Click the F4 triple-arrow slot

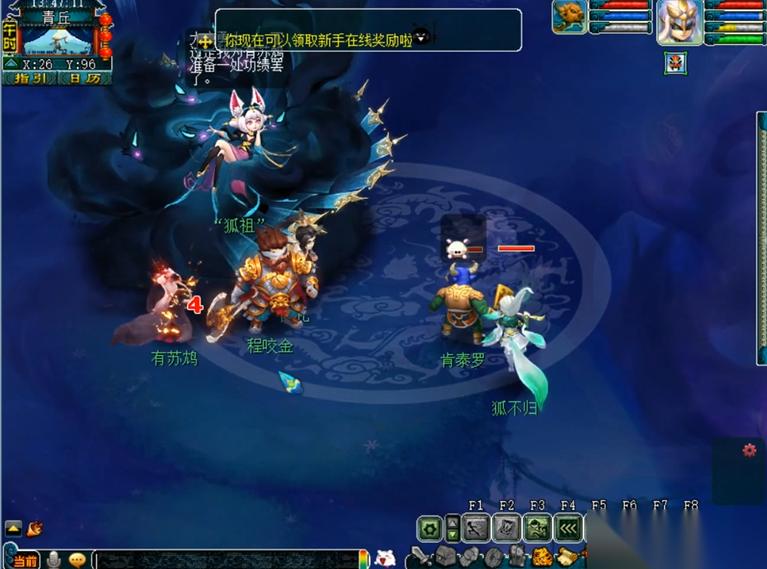(x=569, y=528)
